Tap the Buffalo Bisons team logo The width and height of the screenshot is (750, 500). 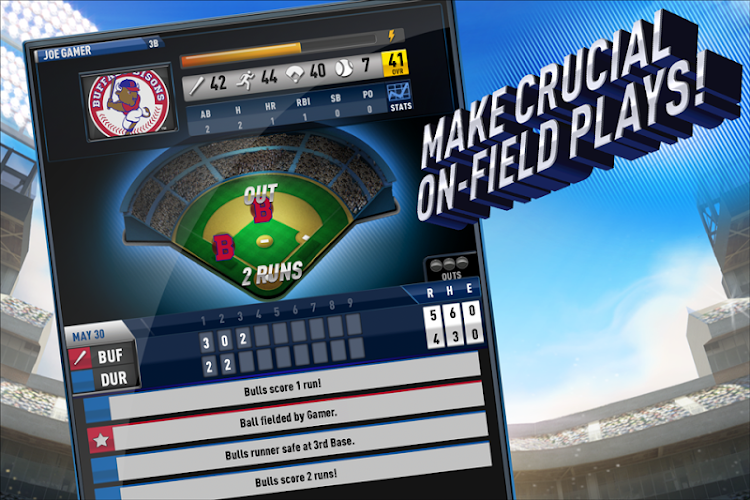[x=127, y=102]
